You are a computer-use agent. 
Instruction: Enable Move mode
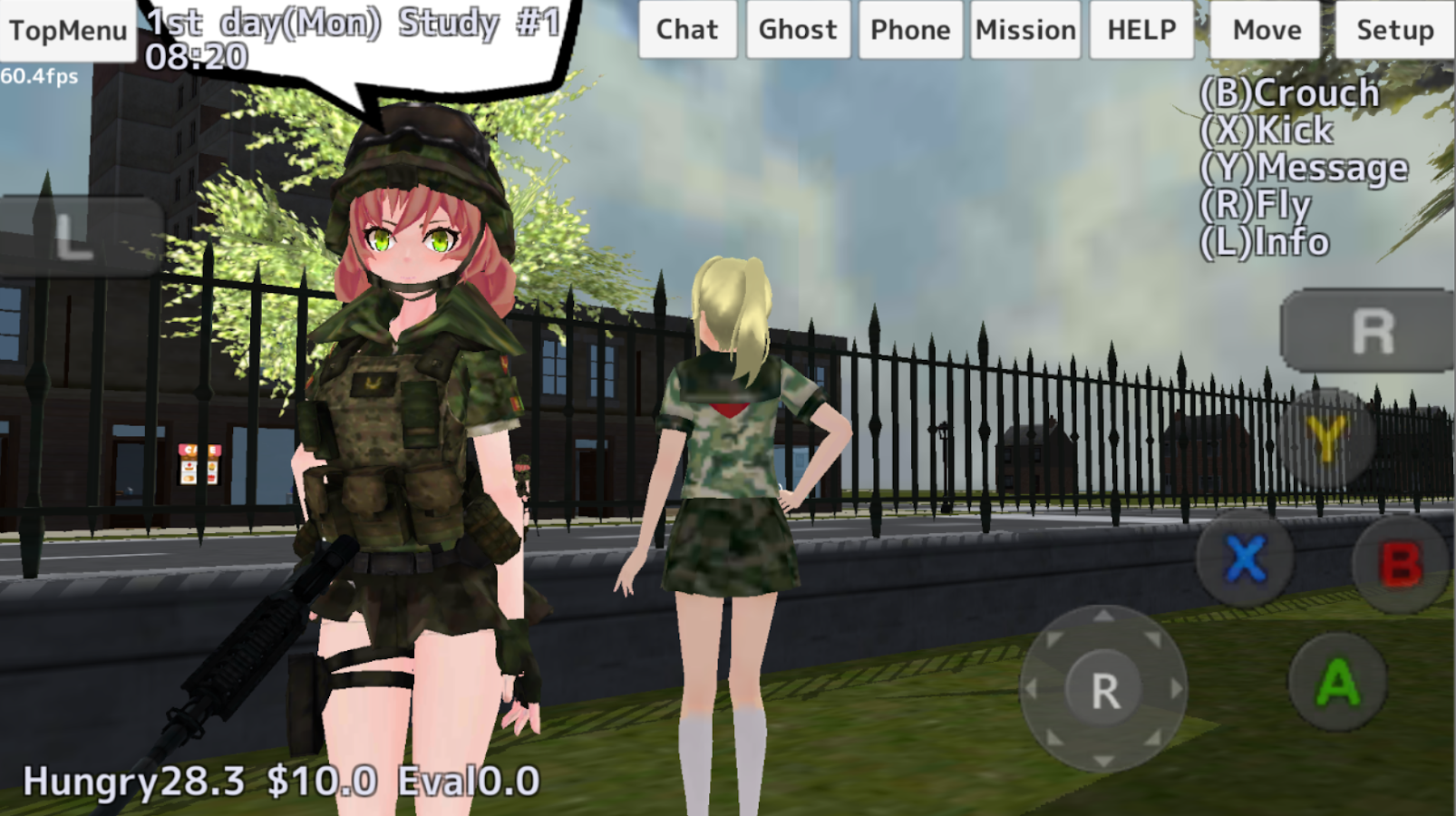click(x=1265, y=29)
